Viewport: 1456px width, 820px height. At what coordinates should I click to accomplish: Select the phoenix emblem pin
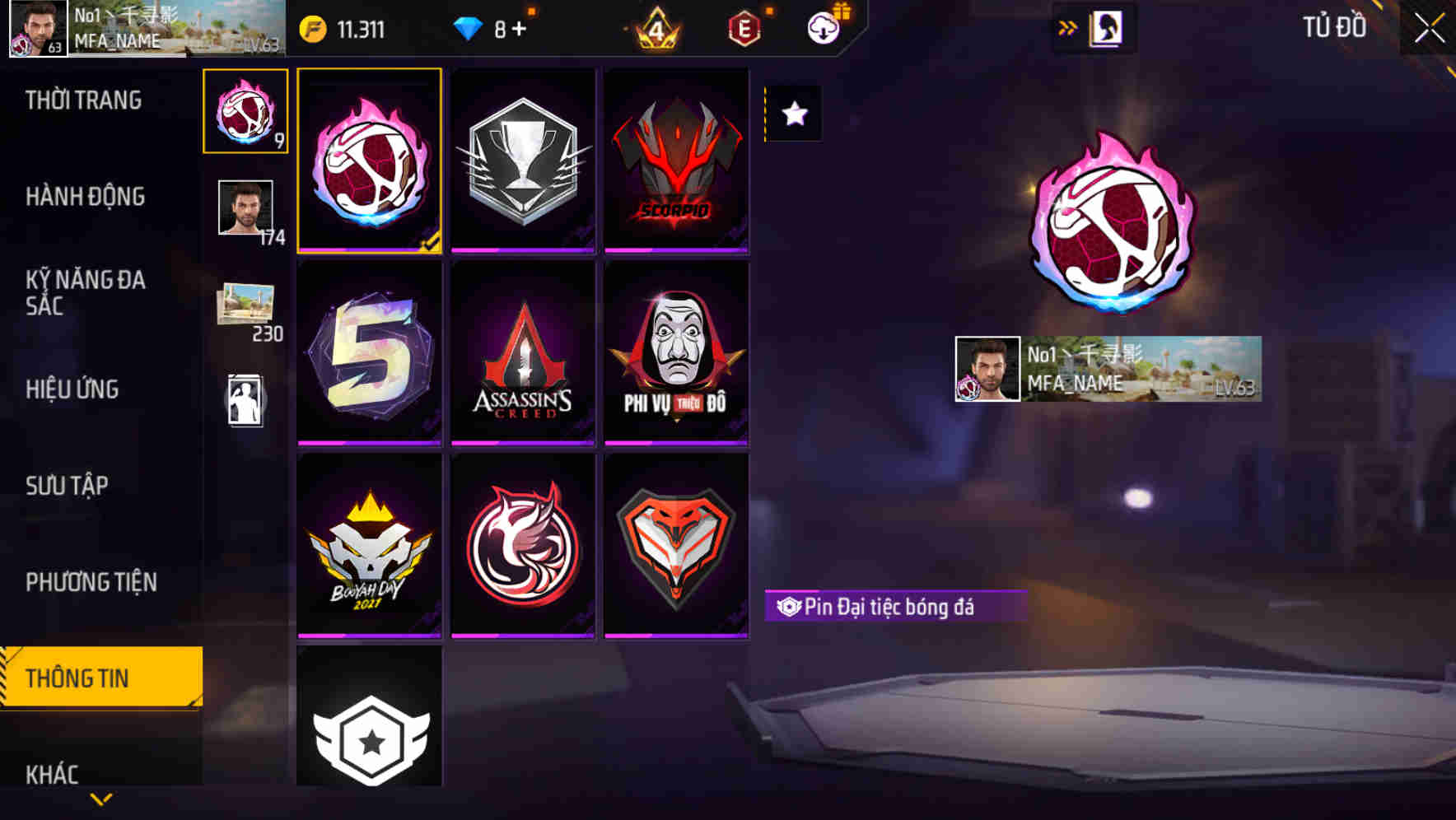click(523, 545)
